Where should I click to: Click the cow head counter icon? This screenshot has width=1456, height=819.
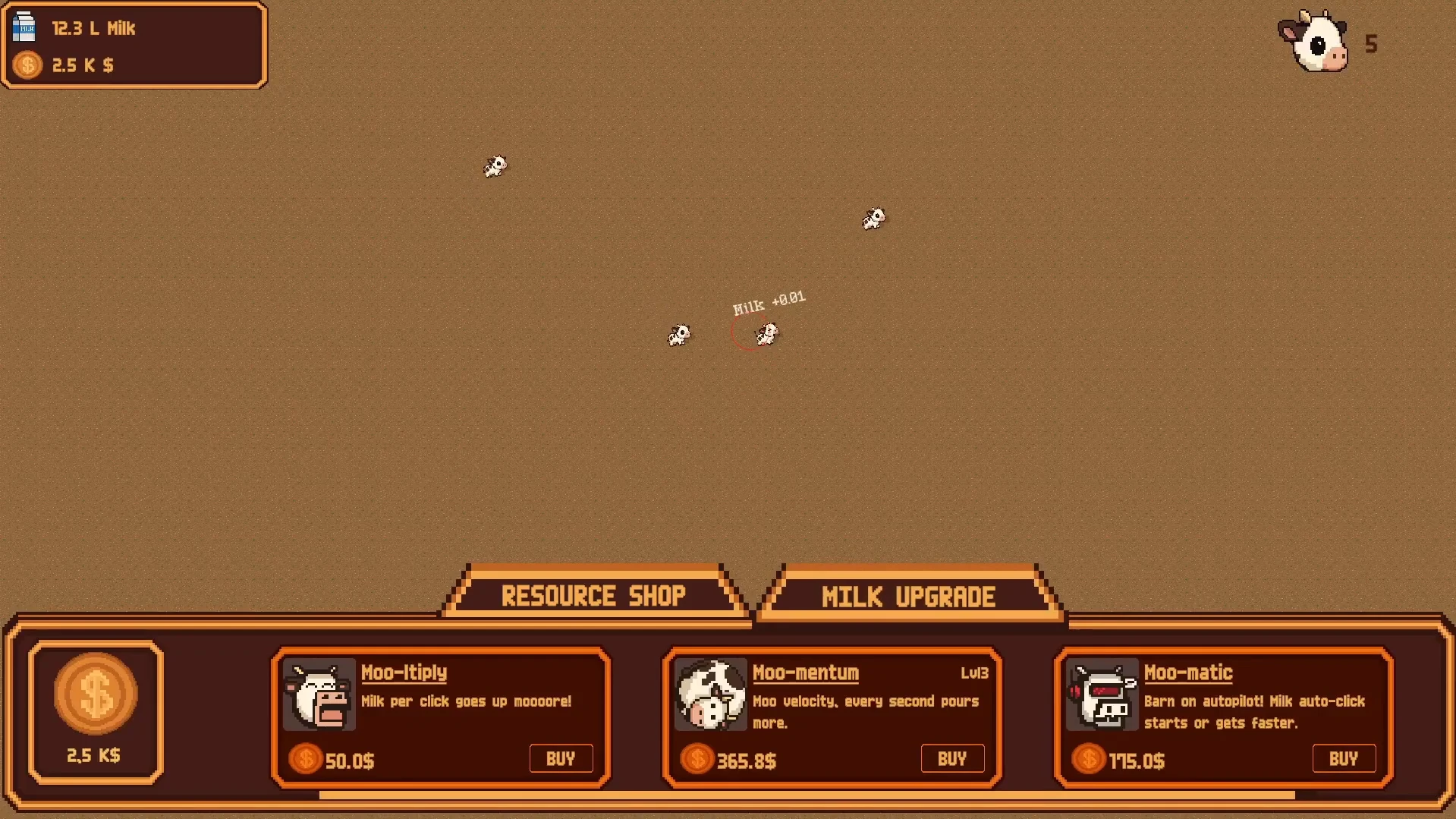tap(1315, 43)
